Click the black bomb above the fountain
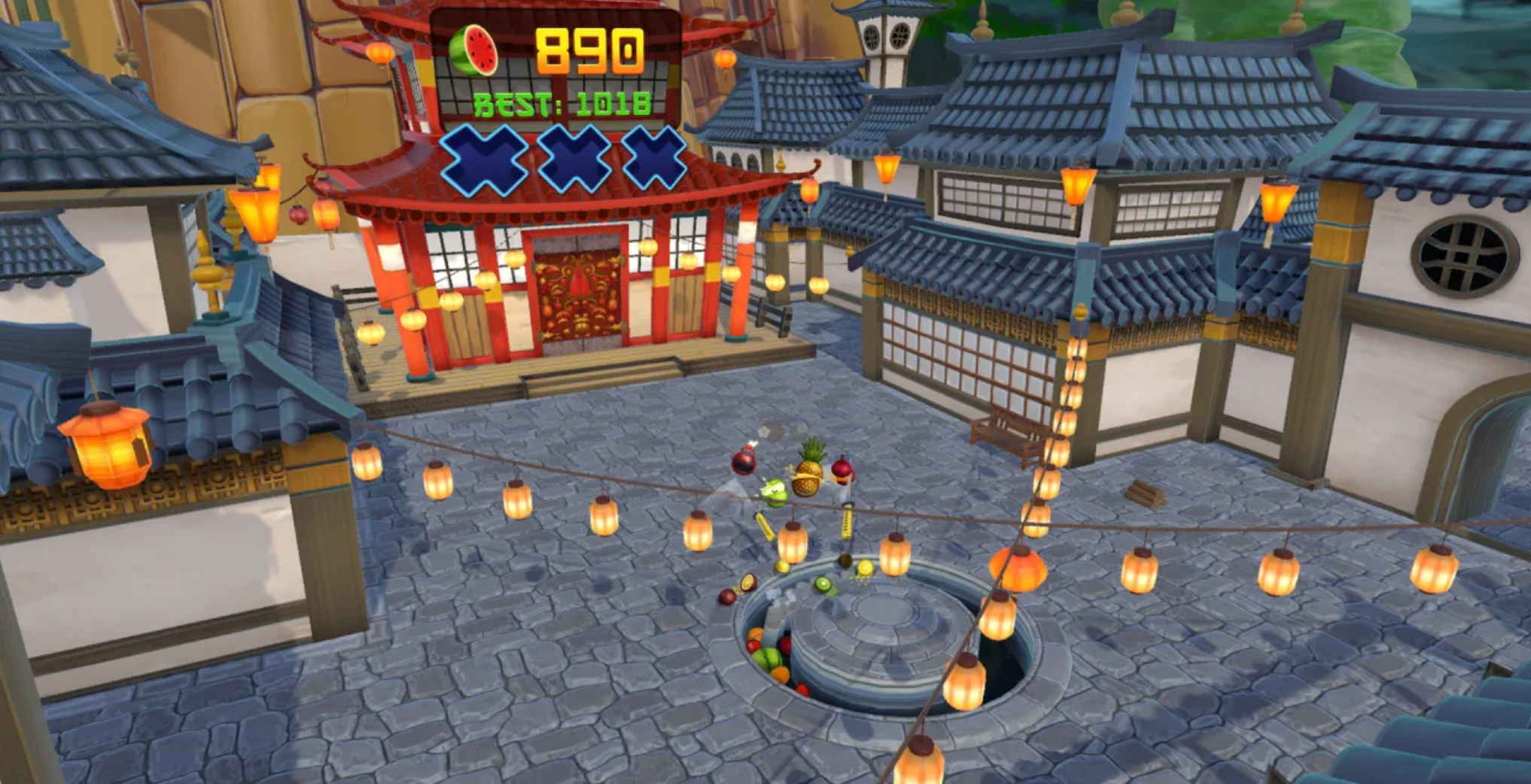The height and width of the screenshot is (784, 1531). tap(743, 462)
